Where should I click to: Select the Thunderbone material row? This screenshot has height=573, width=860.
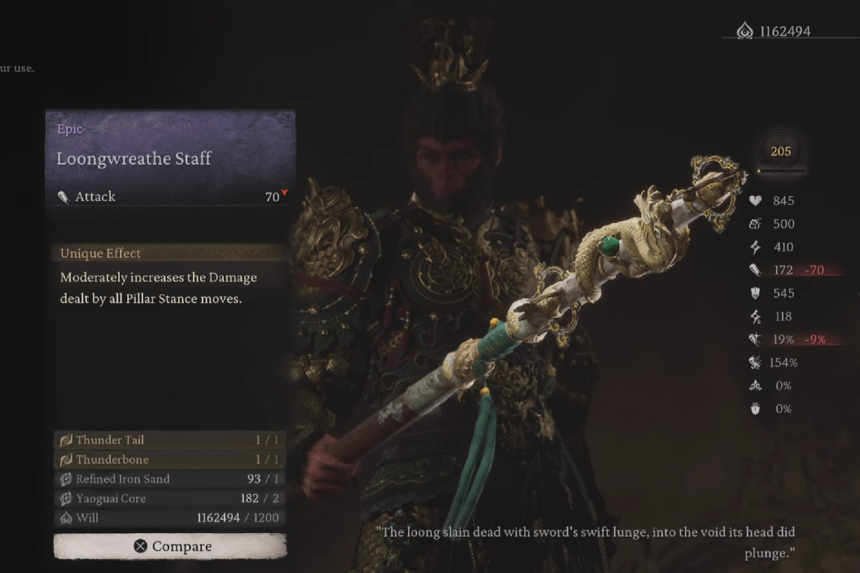(x=170, y=460)
